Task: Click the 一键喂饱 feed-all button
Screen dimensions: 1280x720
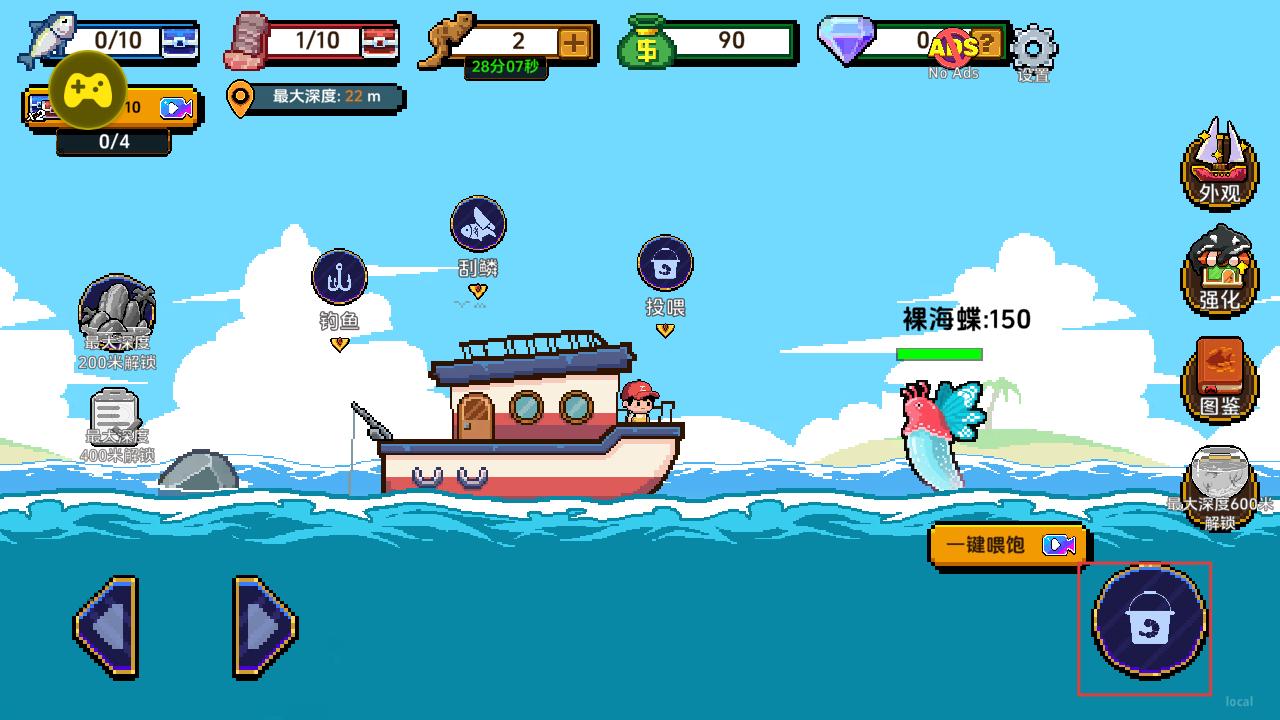Action: click(1008, 545)
